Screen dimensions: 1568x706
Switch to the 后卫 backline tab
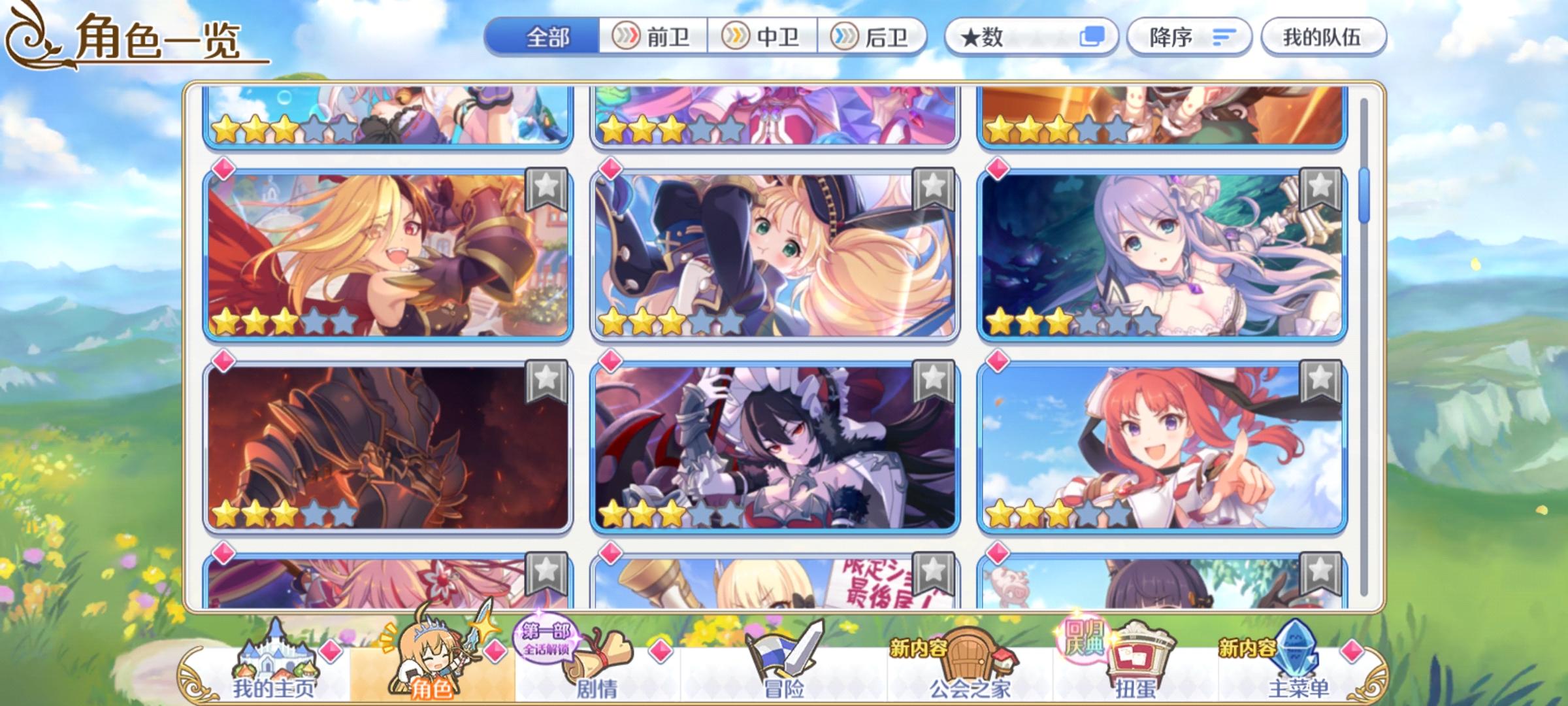tap(875, 37)
